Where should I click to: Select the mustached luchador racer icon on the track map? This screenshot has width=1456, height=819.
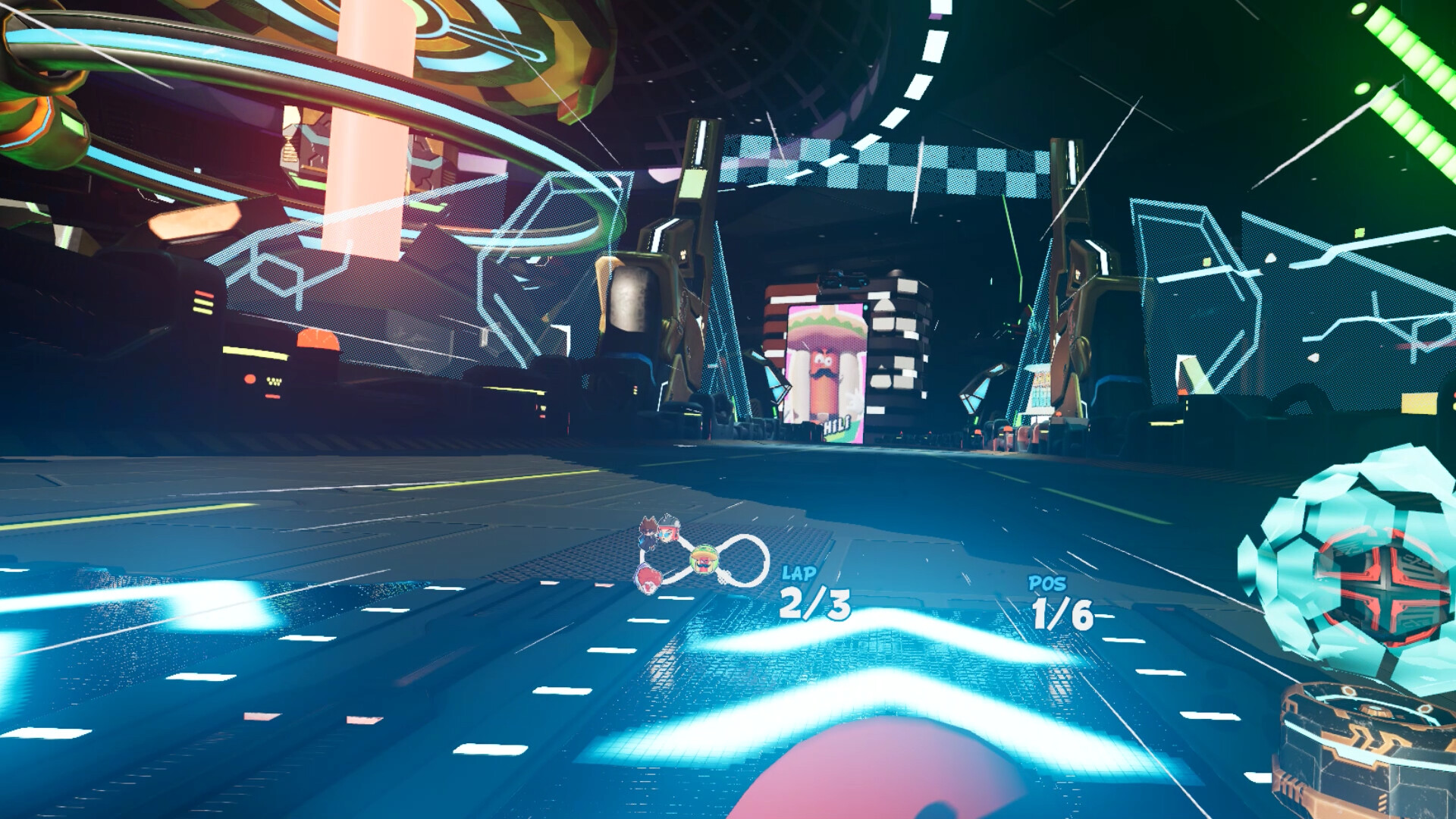pyautogui.click(x=705, y=557)
